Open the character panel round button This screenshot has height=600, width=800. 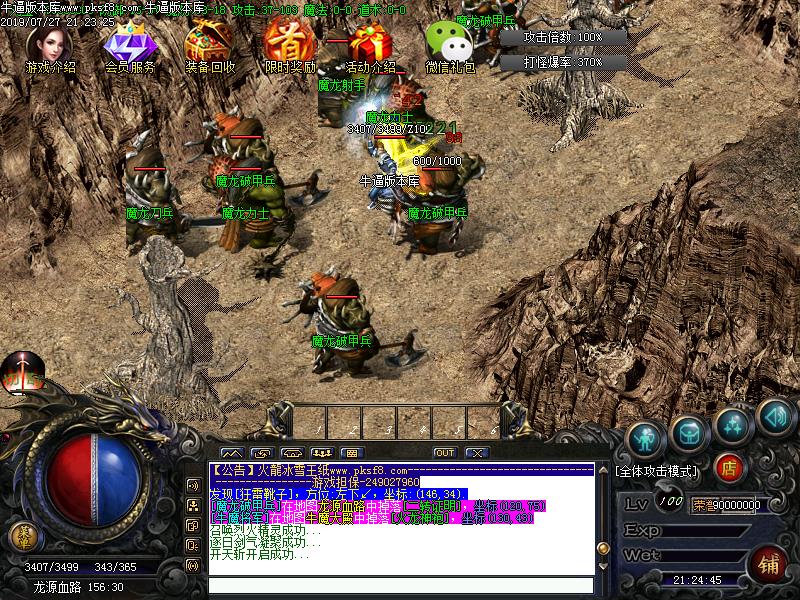[646, 436]
